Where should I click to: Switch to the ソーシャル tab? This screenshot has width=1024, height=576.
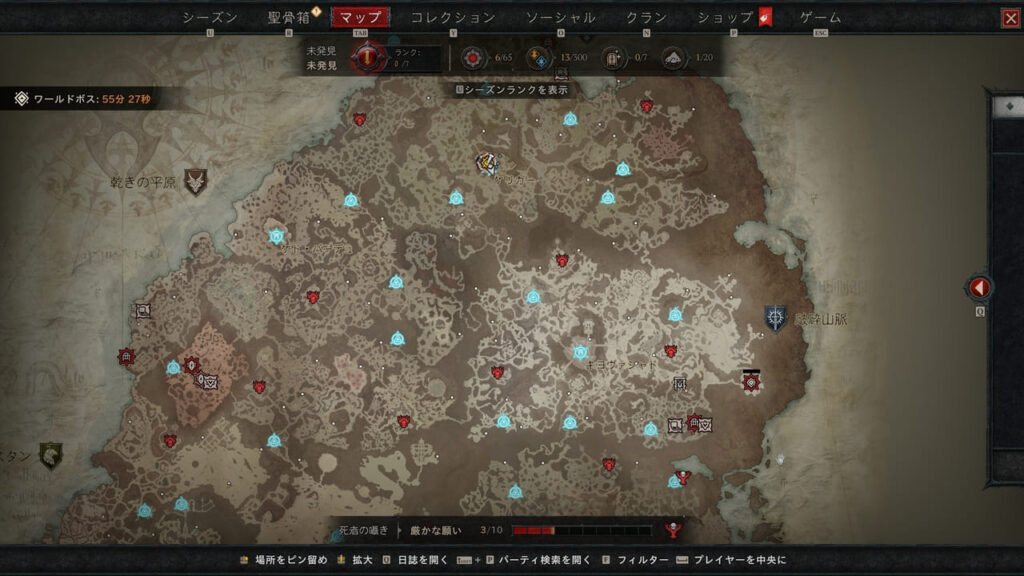pyautogui.click(x=560, y=17)
